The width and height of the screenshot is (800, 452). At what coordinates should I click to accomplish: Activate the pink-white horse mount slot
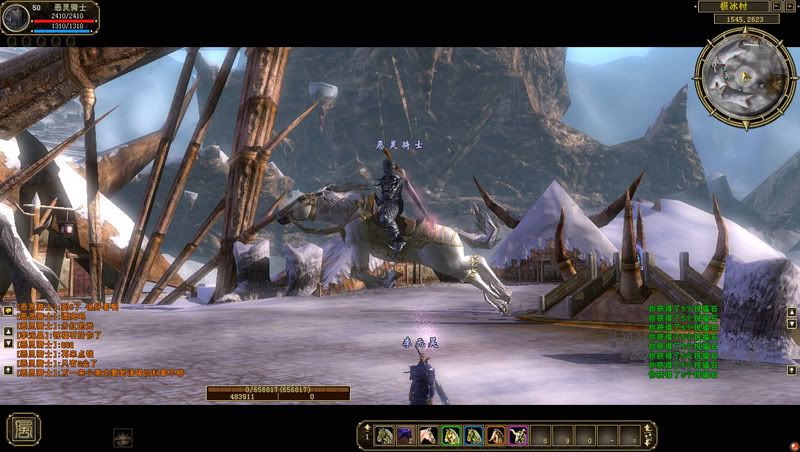(429, 435)
